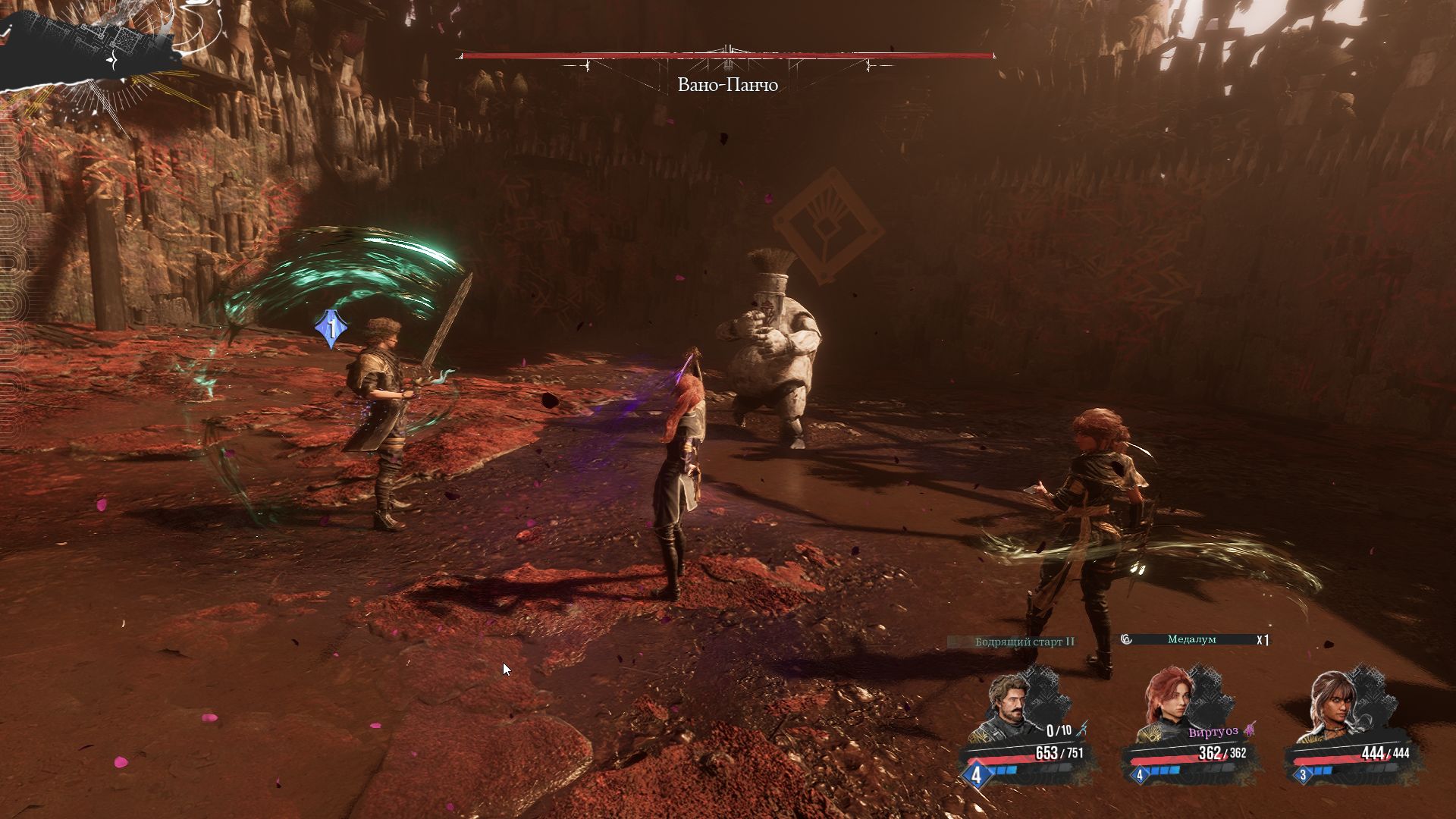This screenshot has height=819, width=1456.
Task: Click the Медалум x1 status label
Action: point(1191,639)
